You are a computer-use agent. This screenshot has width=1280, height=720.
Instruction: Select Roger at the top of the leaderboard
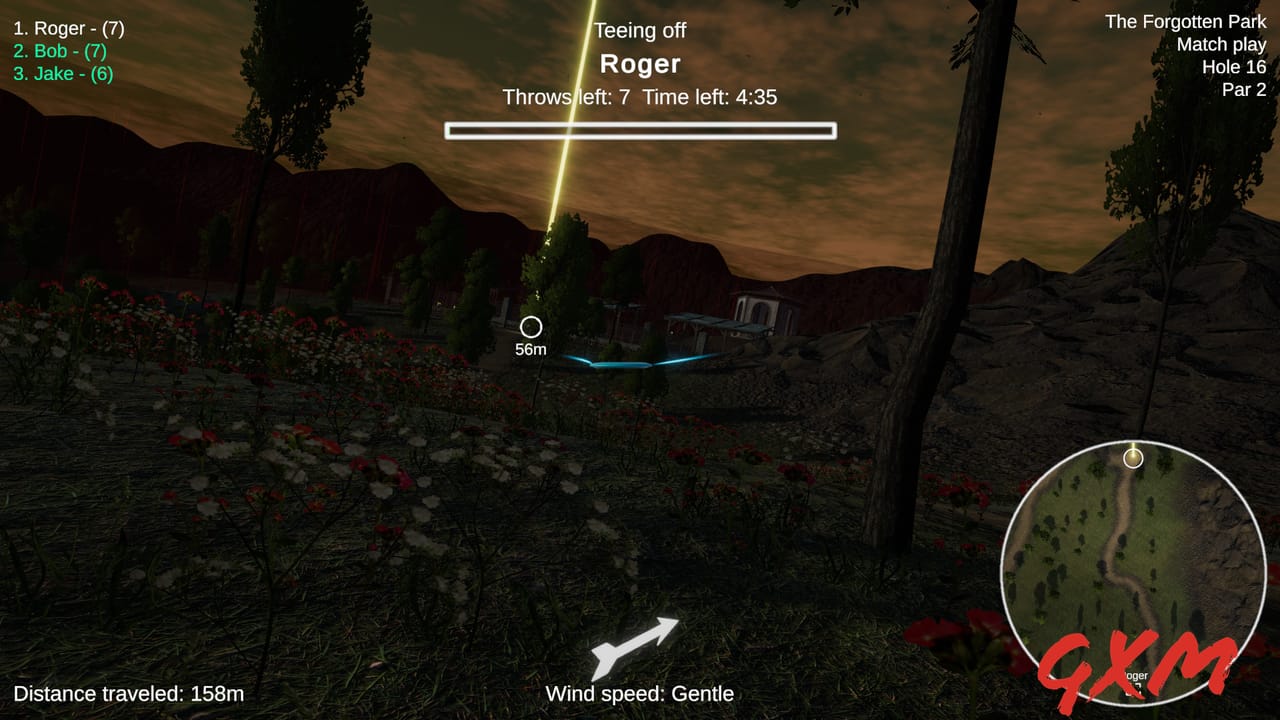69,28
